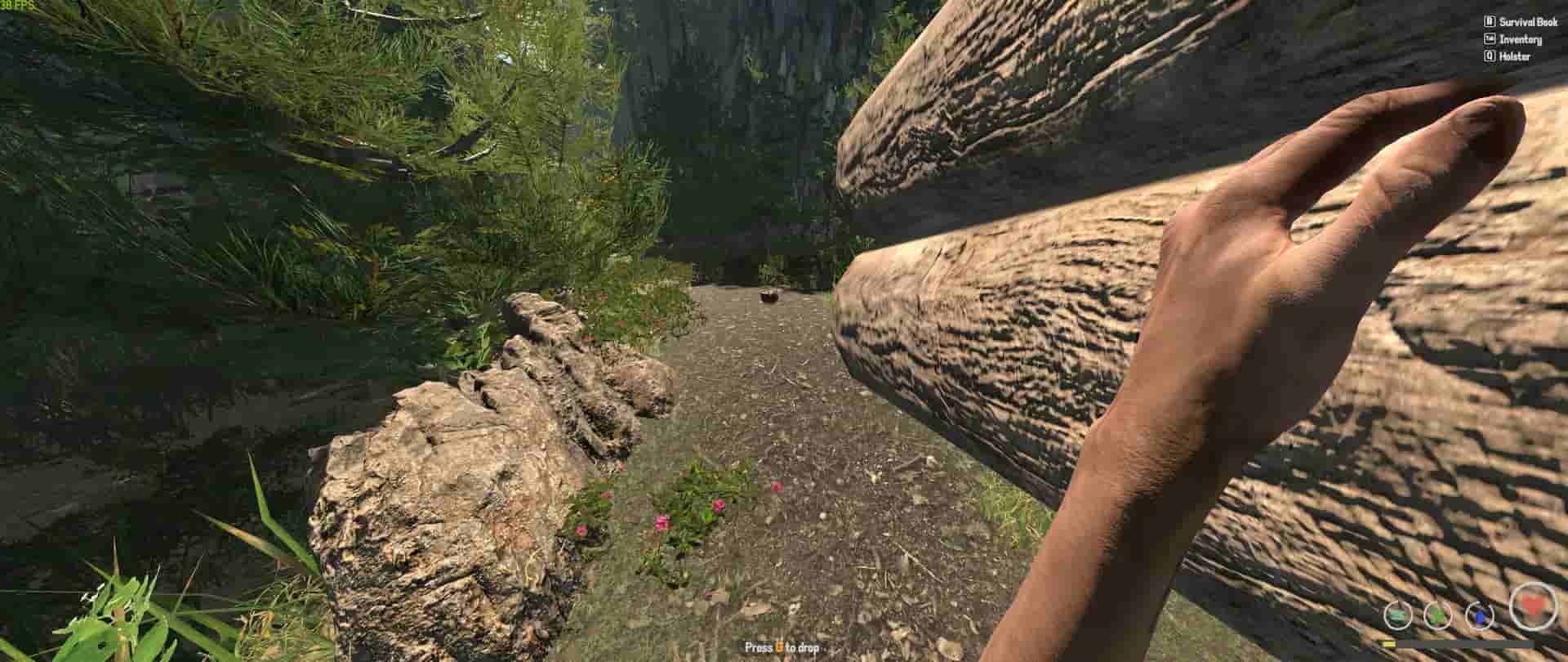Click the teal stamina lungs icon
Viewport: 1568px width, 662px height.
pyautogui.click(x=1398, y=615)
